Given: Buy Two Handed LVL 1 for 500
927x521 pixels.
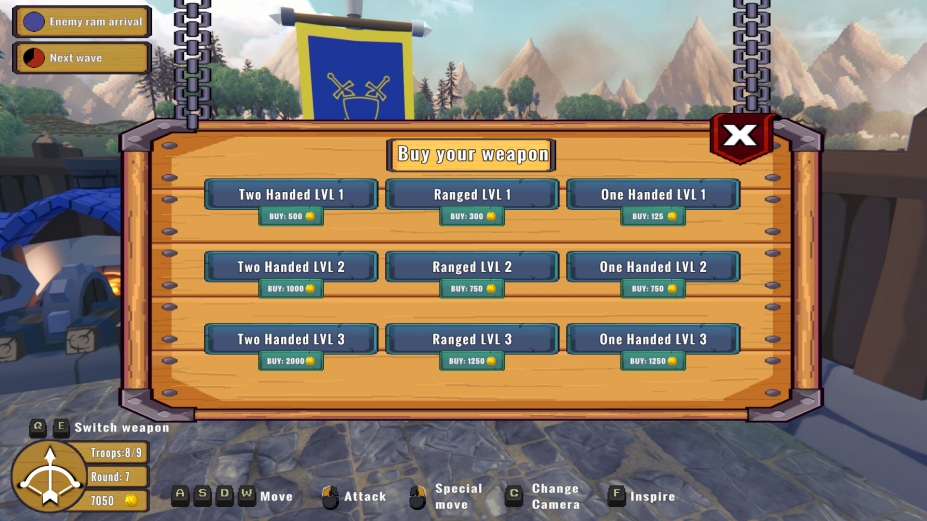Looking at the screenshot, I should pyautogui.click(x=291, y=216).
